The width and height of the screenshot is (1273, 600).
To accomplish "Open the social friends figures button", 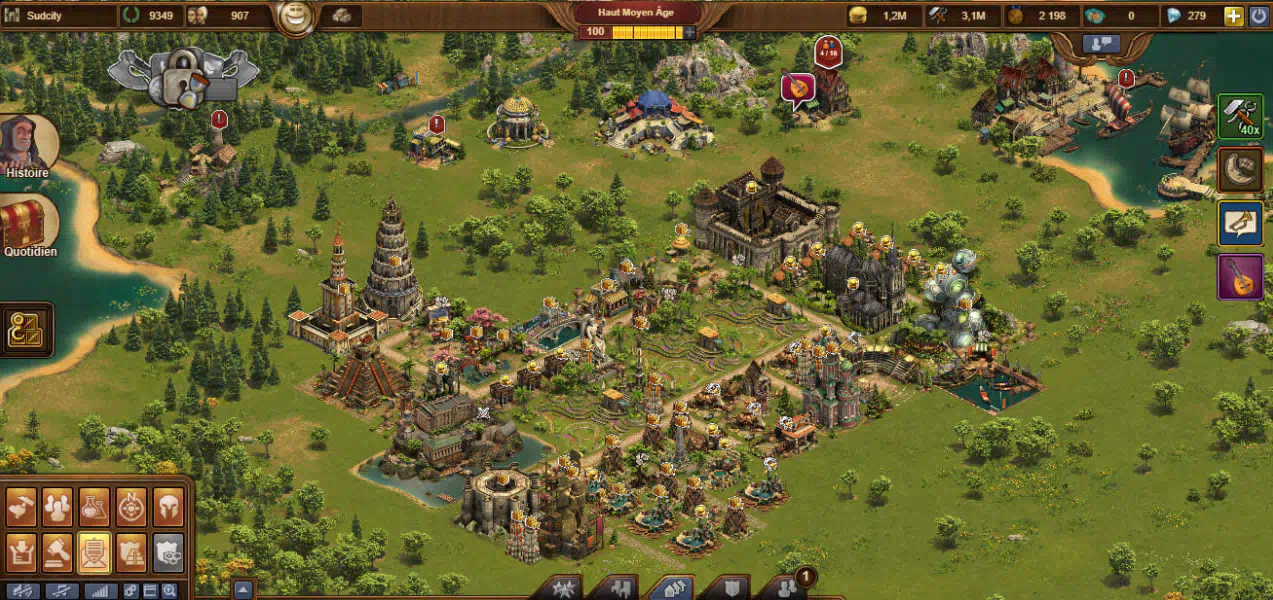I will (787, 587).
